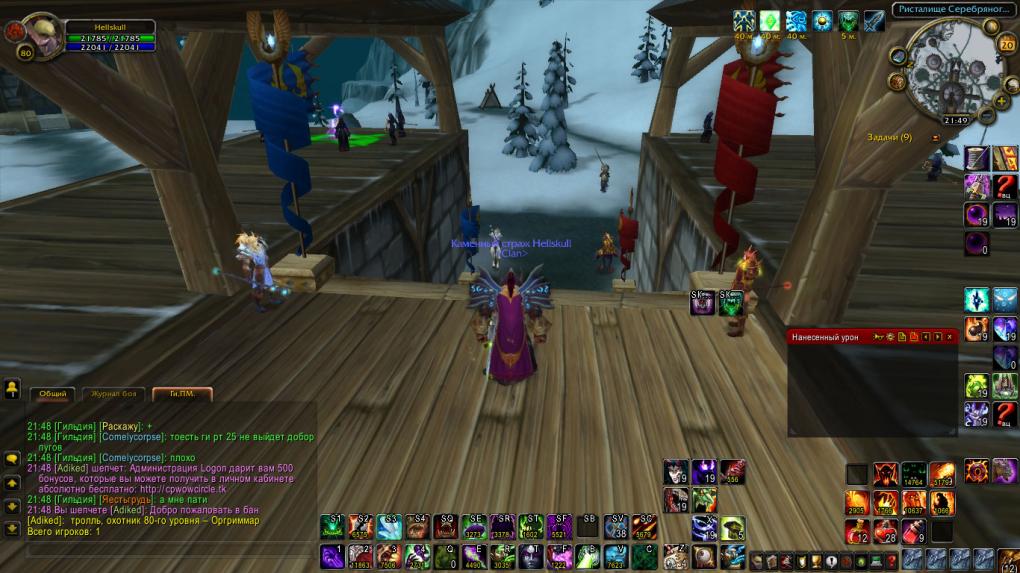This screenshot has height=573, width=1020.
Task: Switch to the Общий chat tab
Action: point(52,394)
